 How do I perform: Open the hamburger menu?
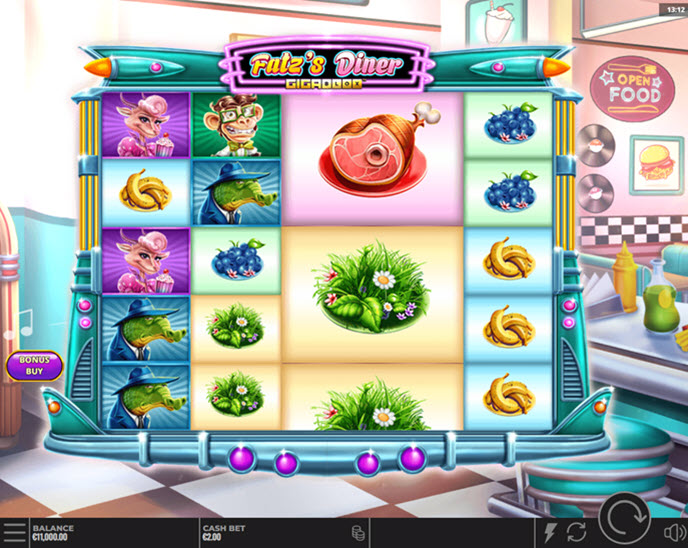click(x=14, y=532)
